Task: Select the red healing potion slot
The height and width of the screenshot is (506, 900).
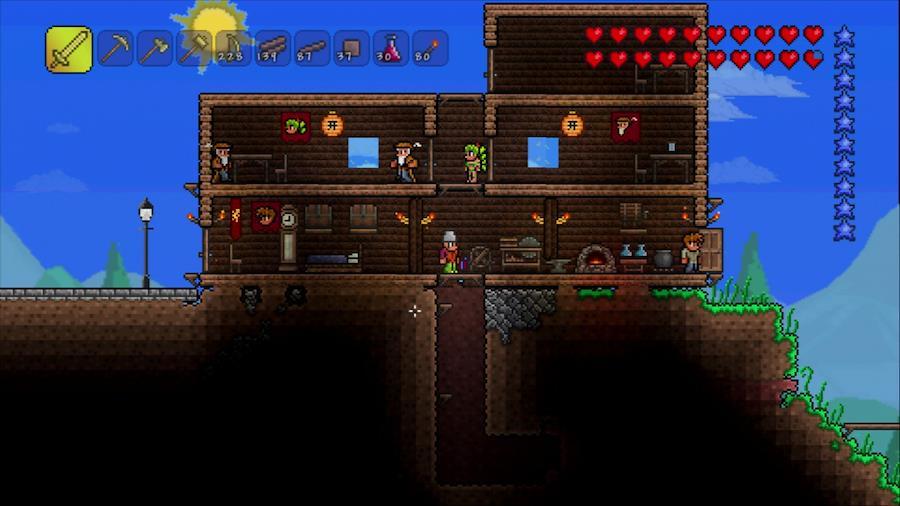Action: coord(390,48)
